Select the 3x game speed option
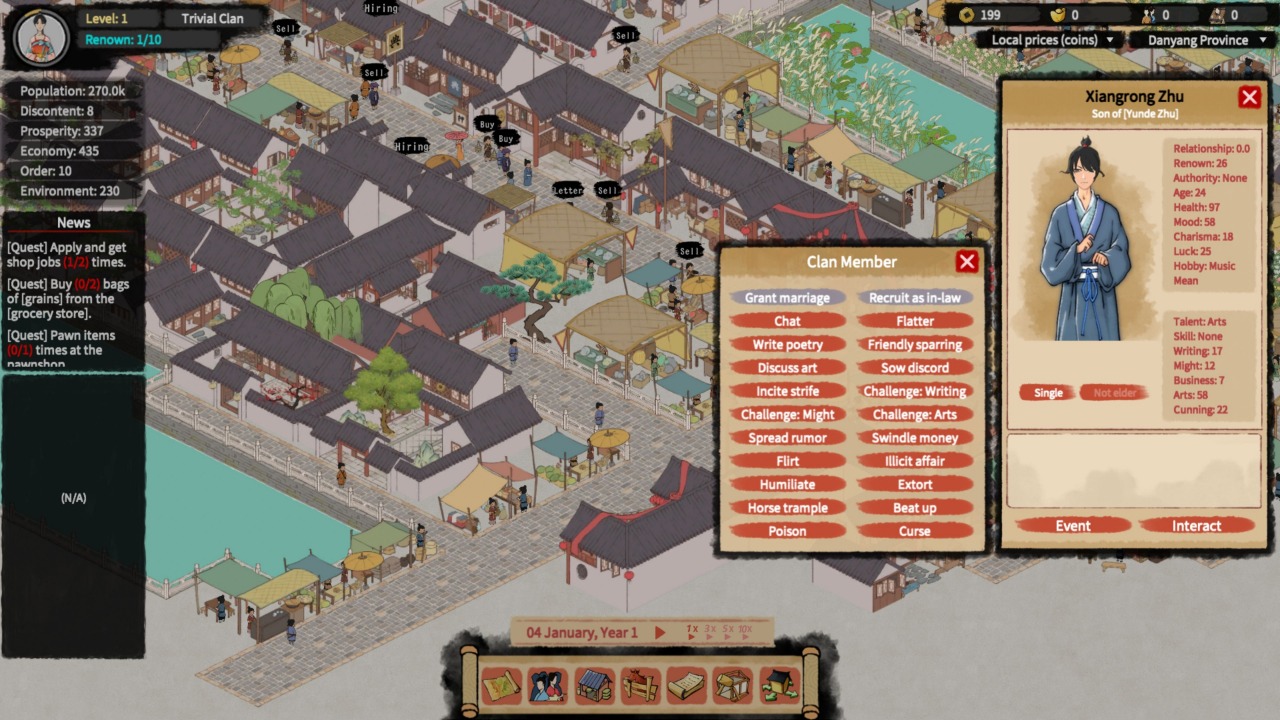This screenshot has height=720, width=1280. tap(709, 630)
